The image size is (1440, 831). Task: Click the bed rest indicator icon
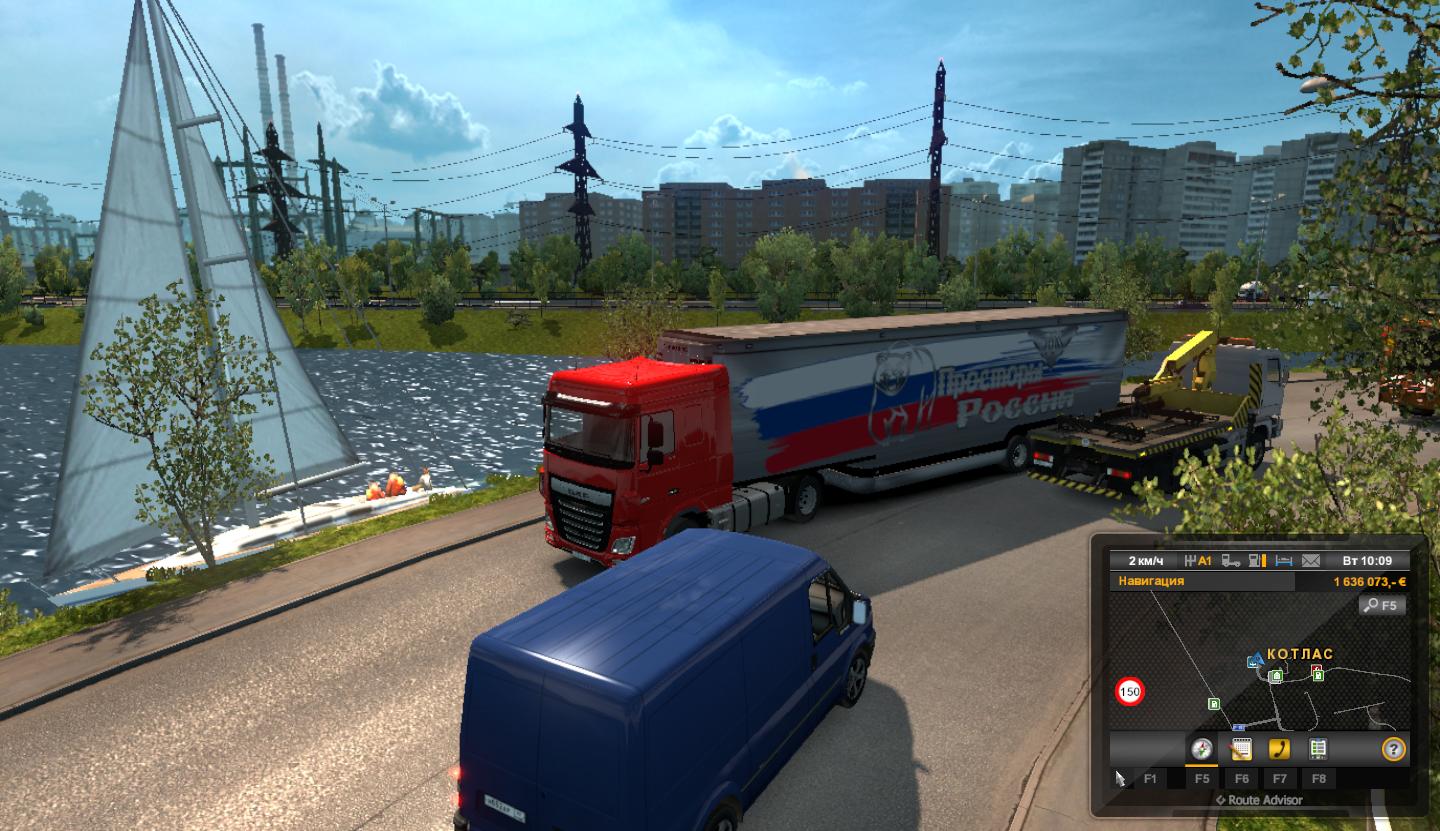click(x=1286, y=560)
